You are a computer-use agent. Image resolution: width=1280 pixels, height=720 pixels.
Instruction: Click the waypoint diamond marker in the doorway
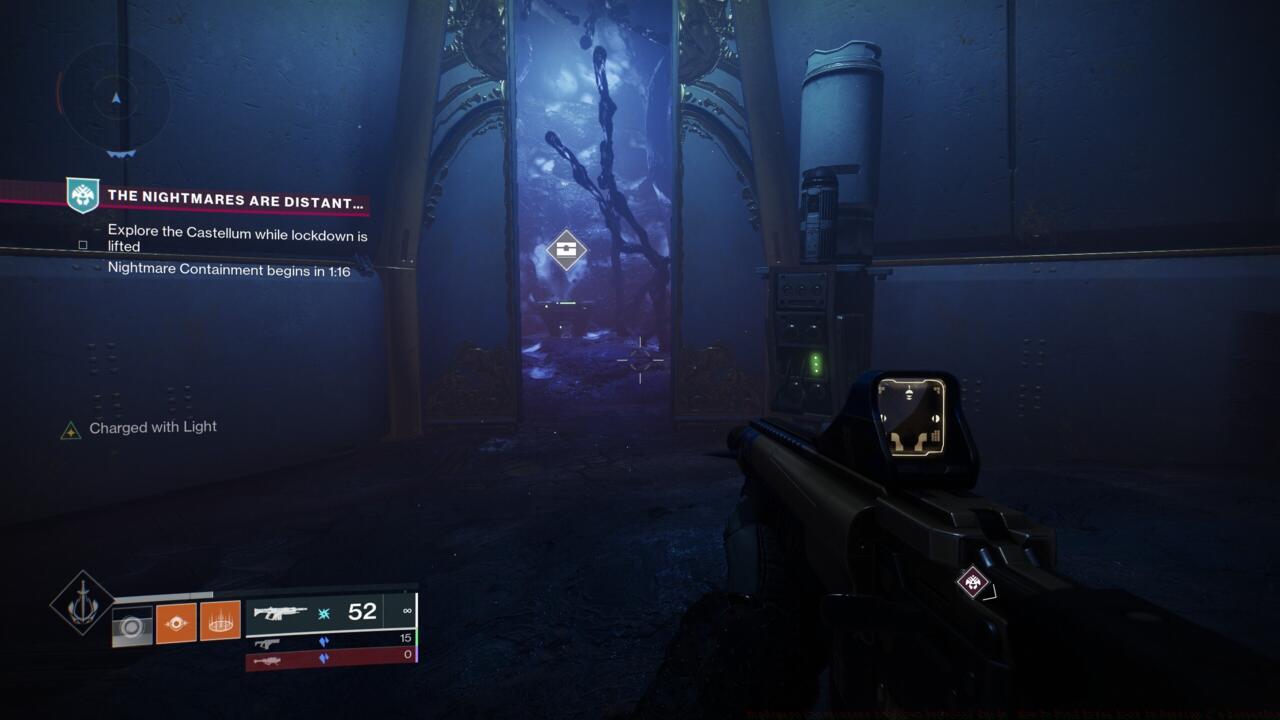pos(566,250)
